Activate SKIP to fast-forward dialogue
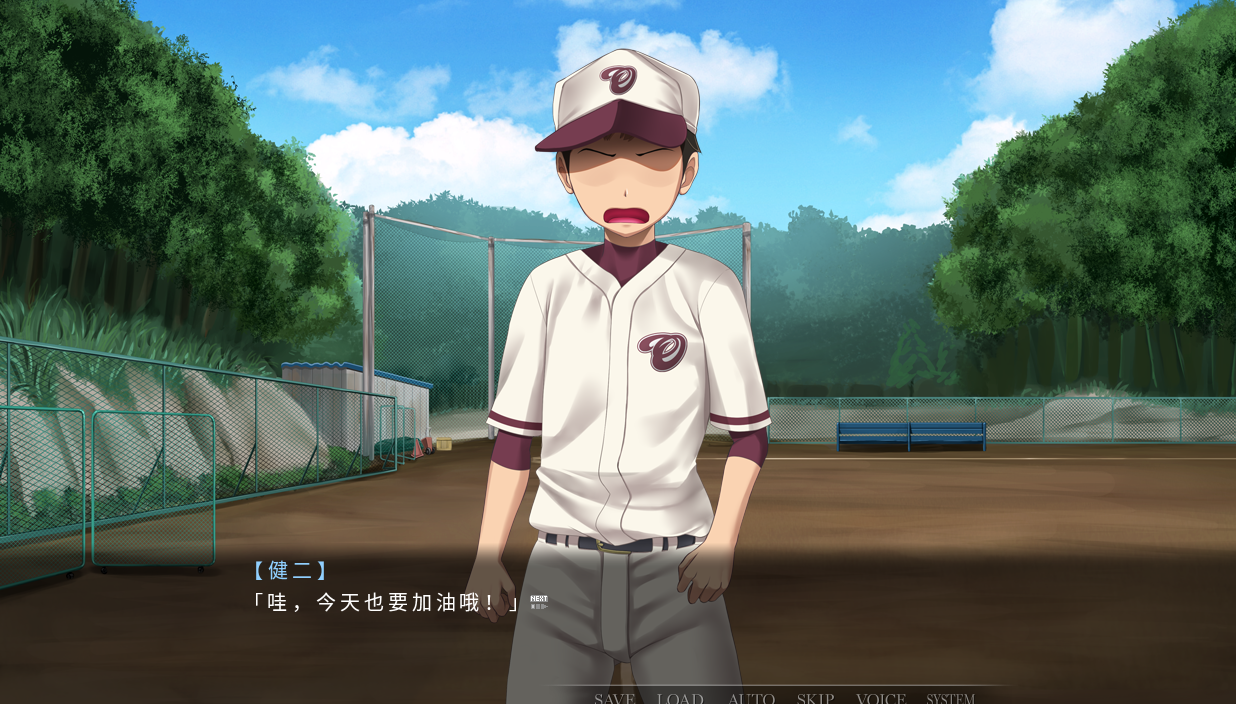 815,698
